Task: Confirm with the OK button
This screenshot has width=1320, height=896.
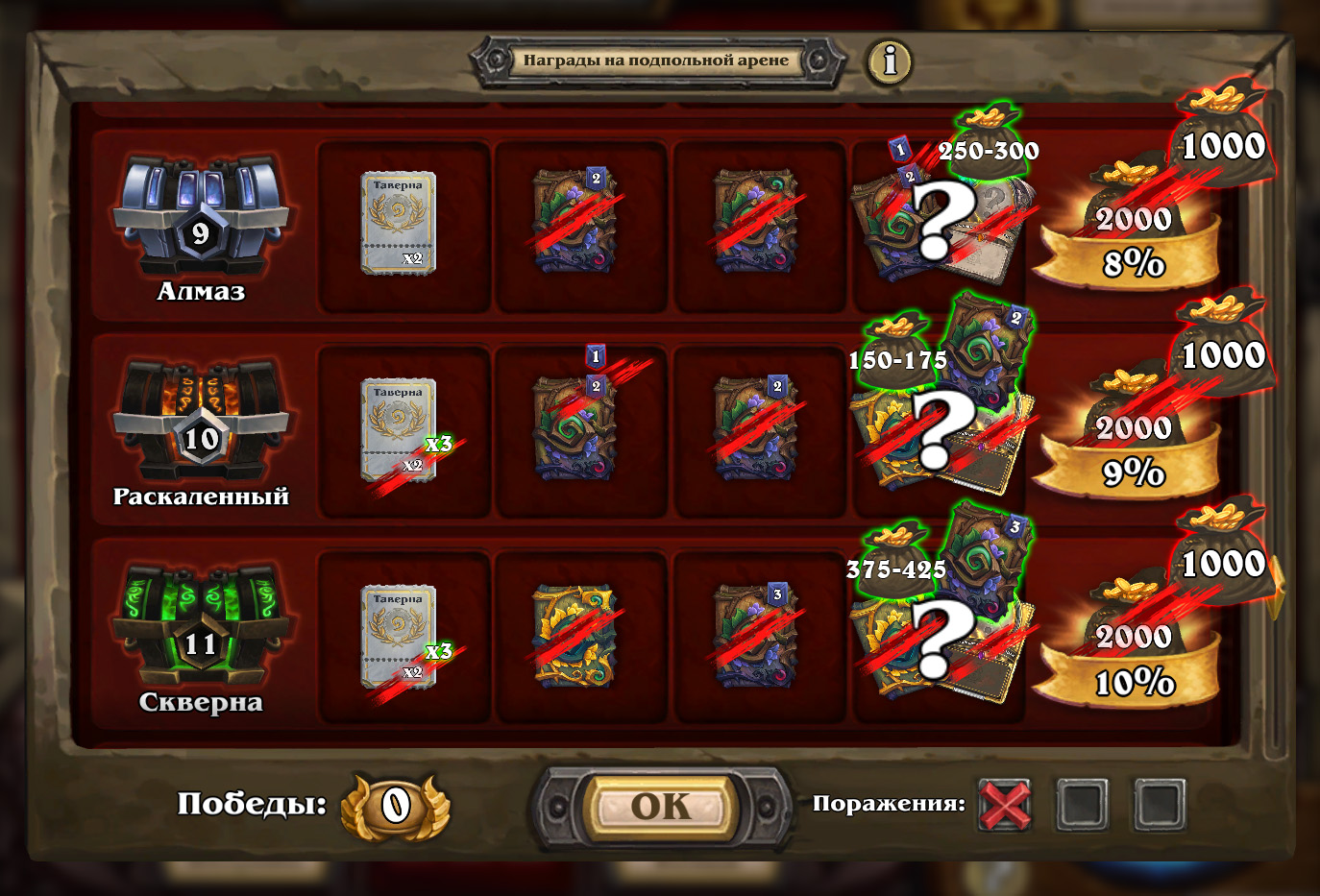Action: click(661, 807)
